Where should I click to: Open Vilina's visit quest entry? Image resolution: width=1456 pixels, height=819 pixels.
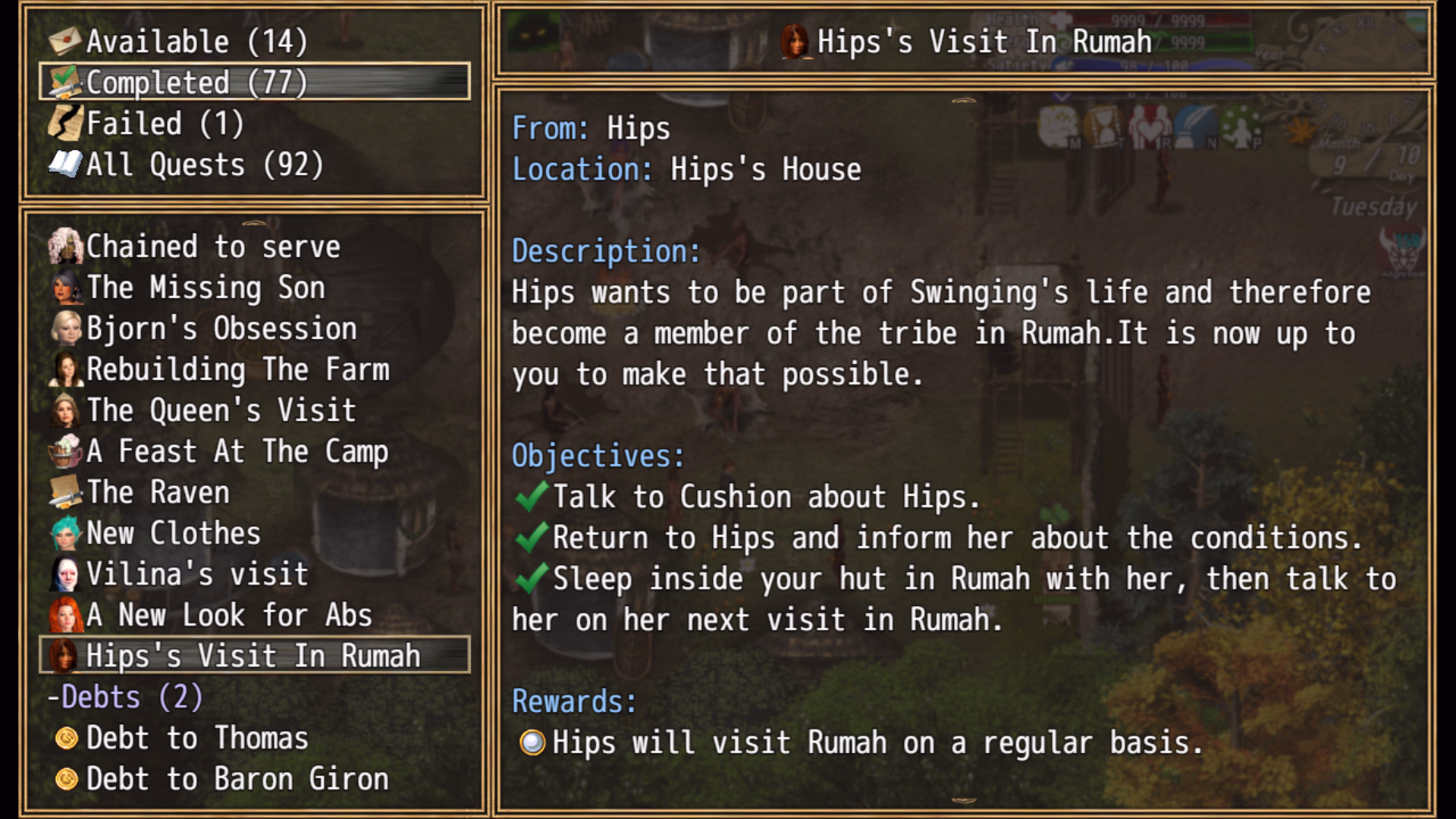click(196, 574)
